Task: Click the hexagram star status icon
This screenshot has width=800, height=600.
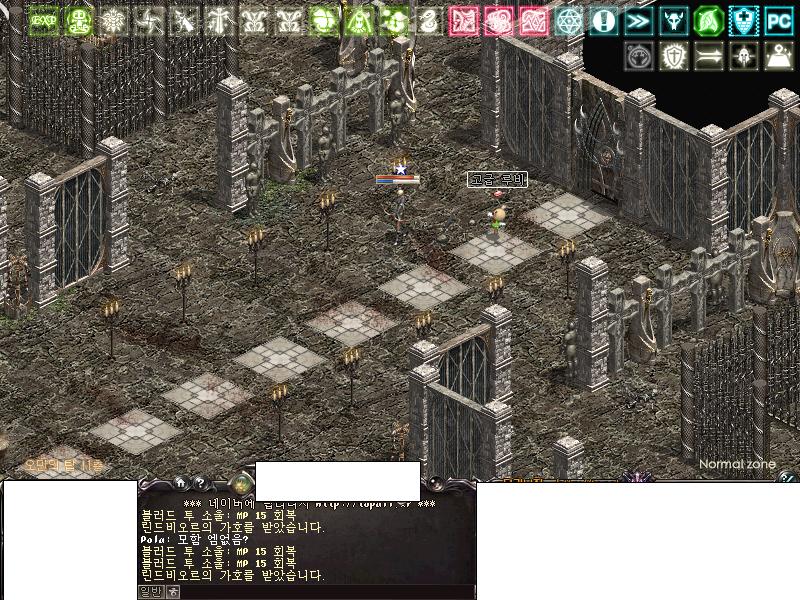Action: [x=569, y=20]
